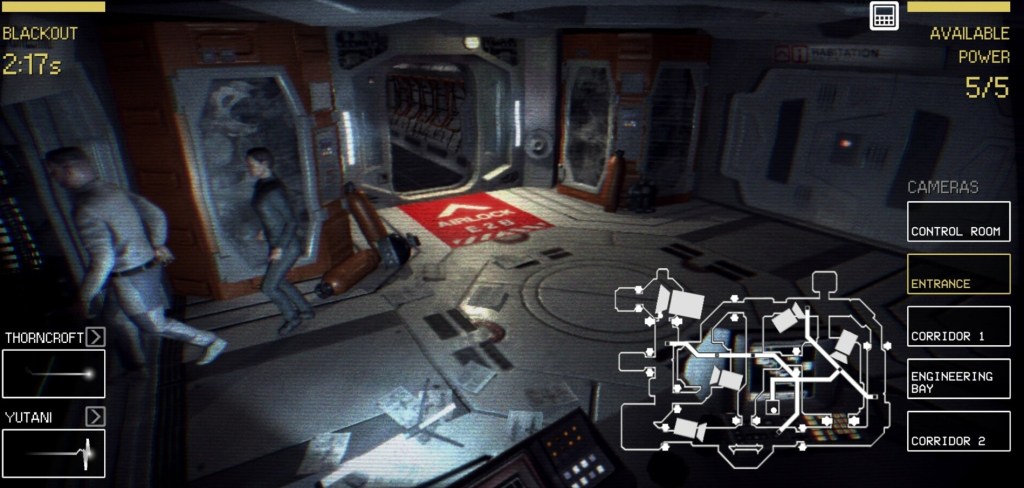Expand Thorncroft's arrow button
1024x488 pixels.
(95, 336)
